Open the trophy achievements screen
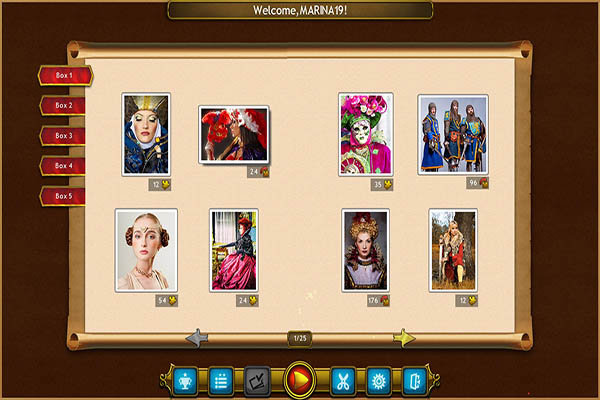 click(x=185, y=380)
